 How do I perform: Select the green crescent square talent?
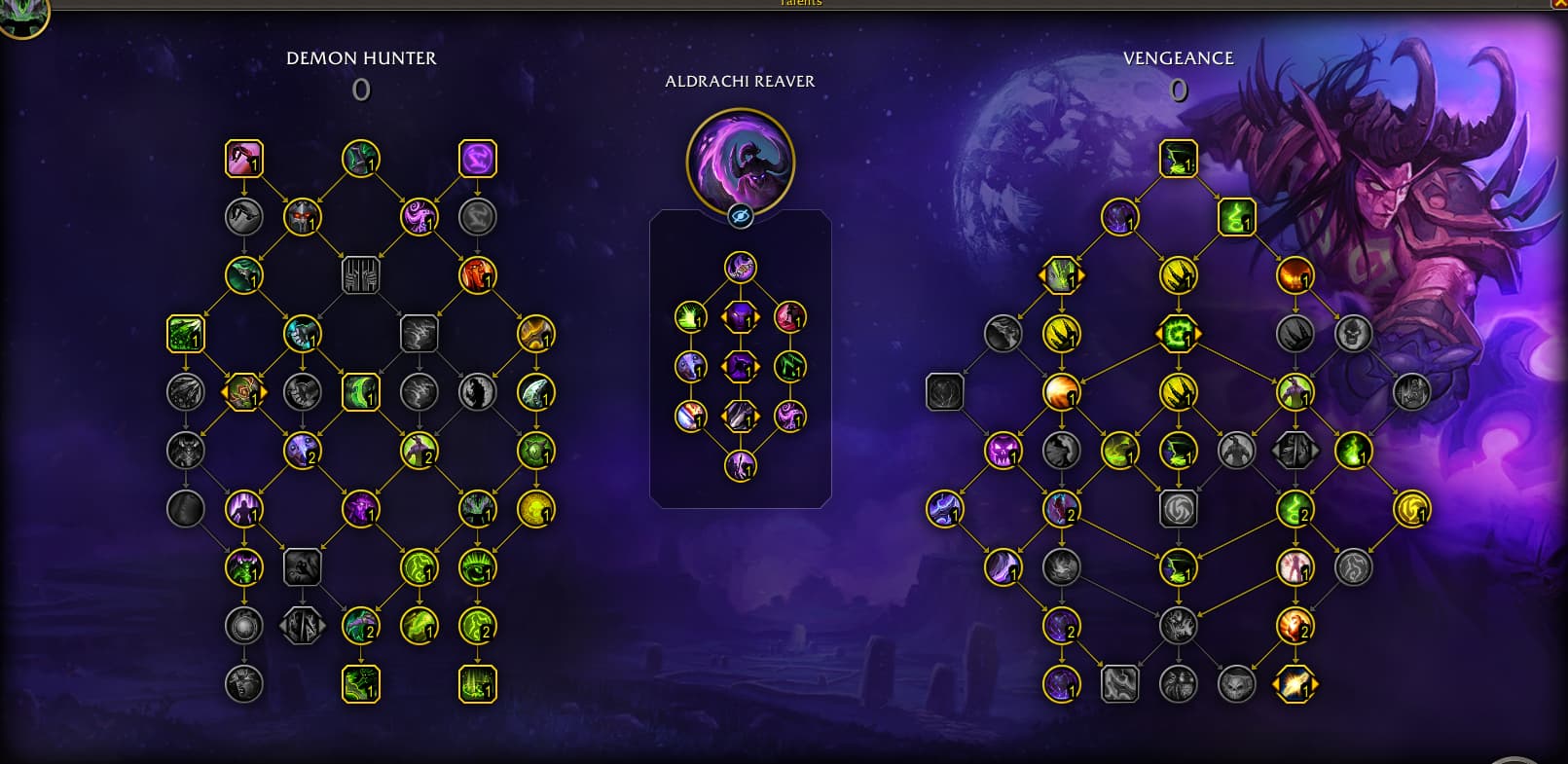360,392
